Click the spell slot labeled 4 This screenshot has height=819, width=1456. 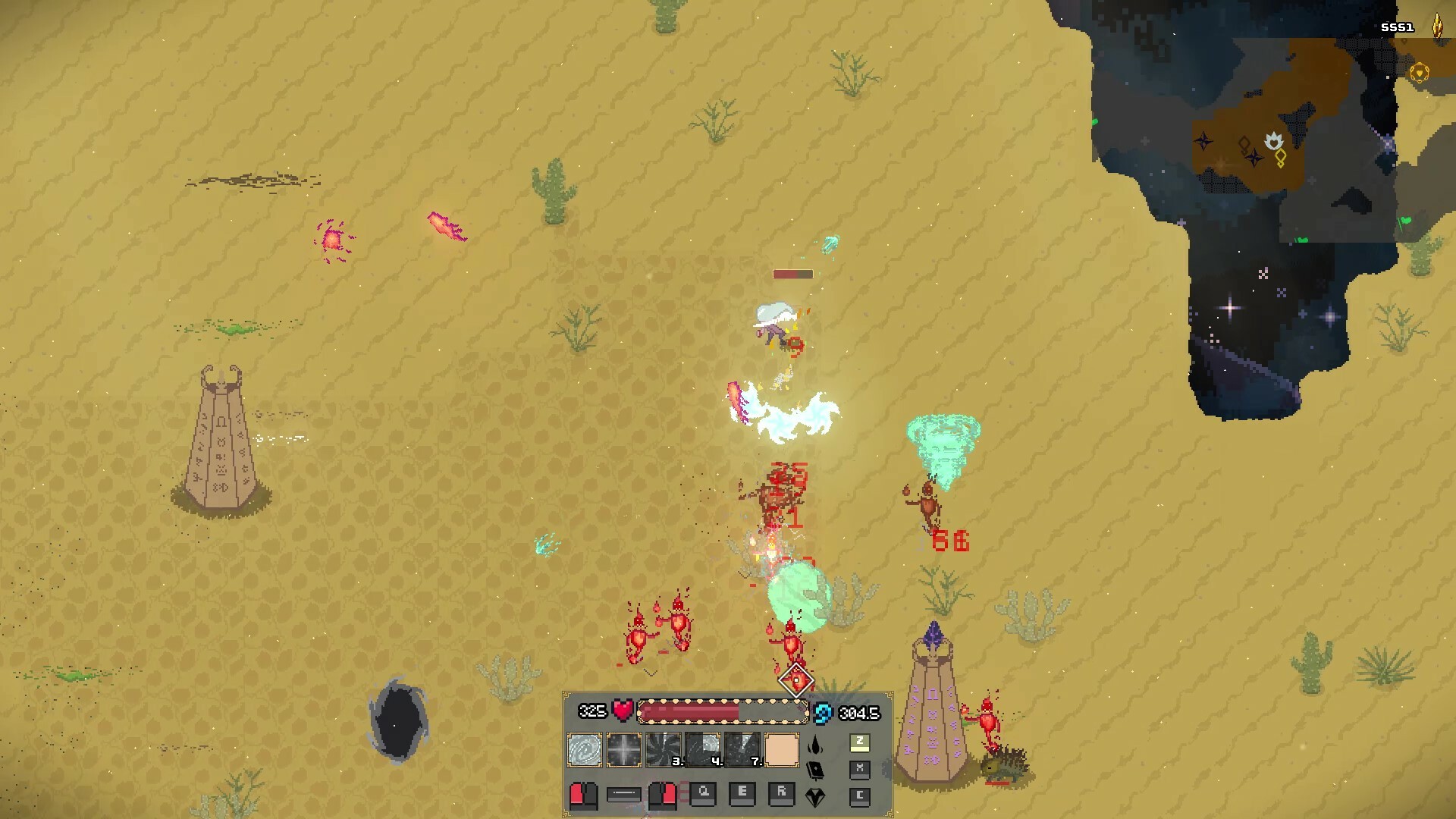pos(702,750)
